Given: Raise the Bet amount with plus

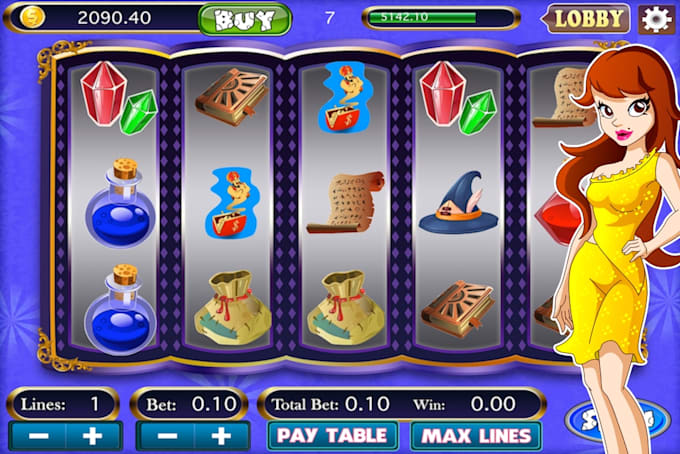Looking at the screenshot, I should tap(221, 437).
